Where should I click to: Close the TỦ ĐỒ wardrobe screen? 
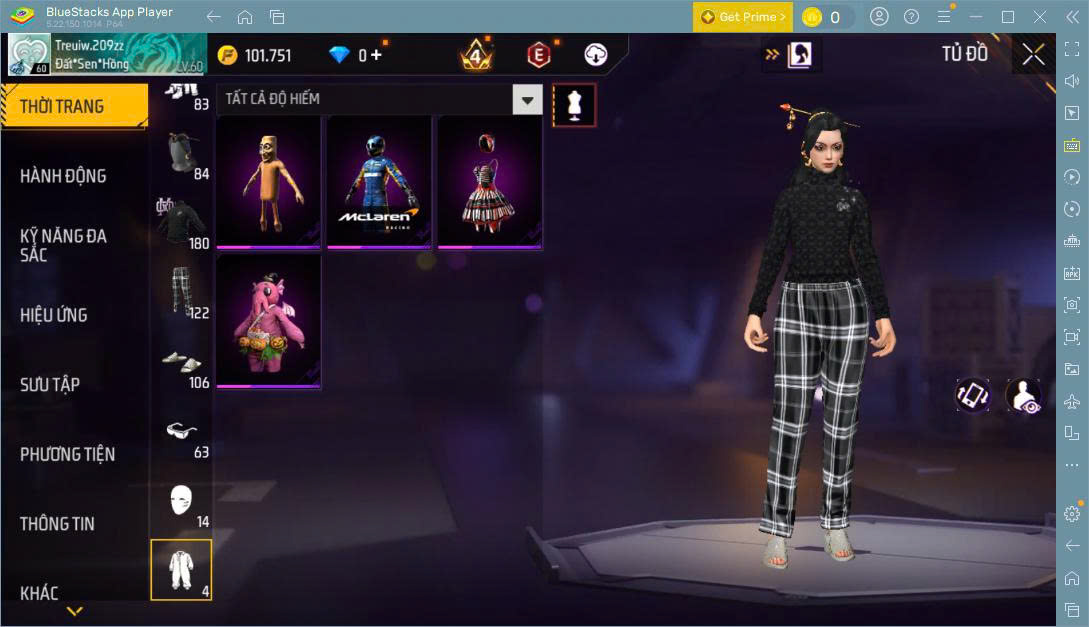[1033, 54]
